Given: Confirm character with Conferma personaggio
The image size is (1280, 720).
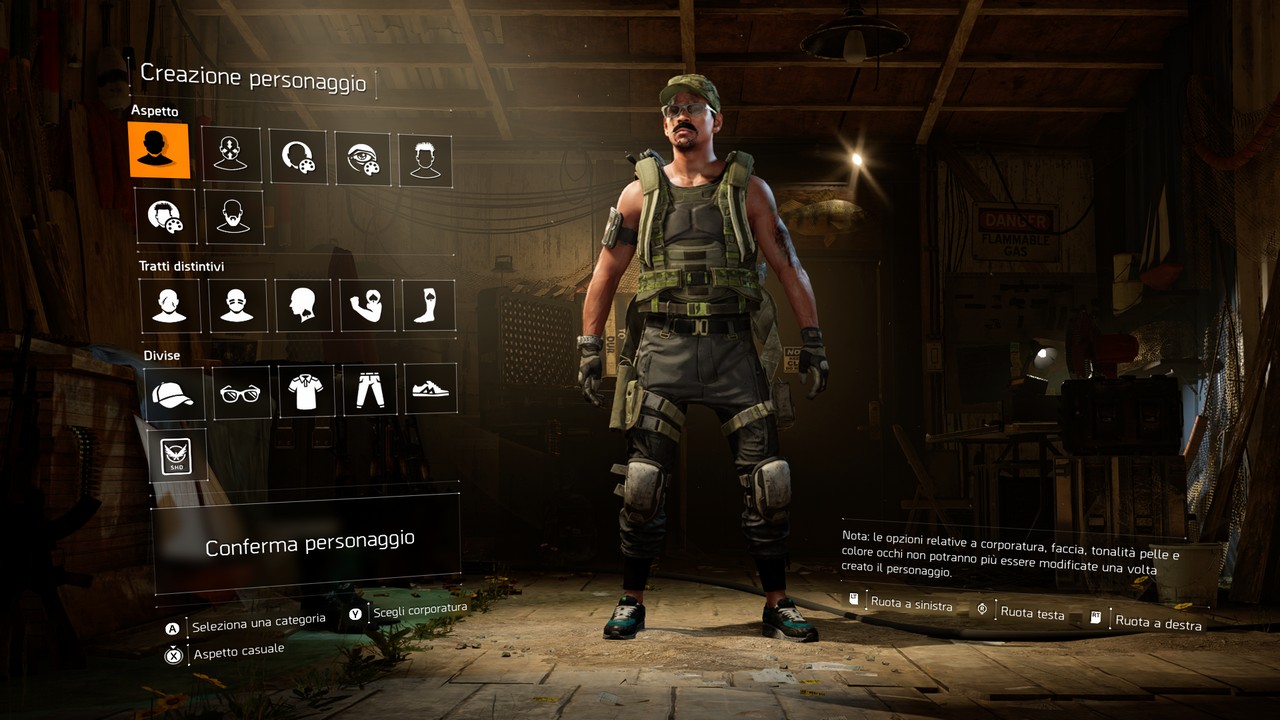Looking at the screenshot, I should point(309,543).
